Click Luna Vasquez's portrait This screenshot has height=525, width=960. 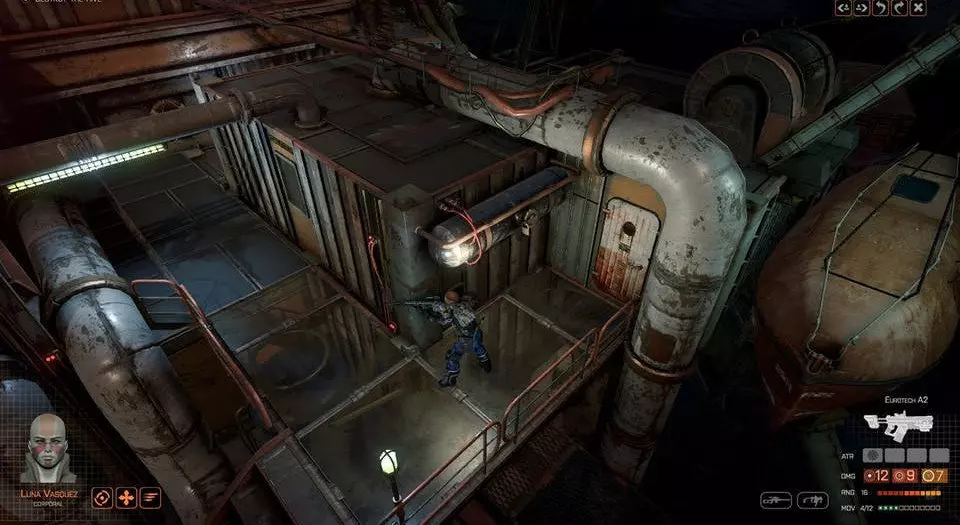click(x=48, y=447)
